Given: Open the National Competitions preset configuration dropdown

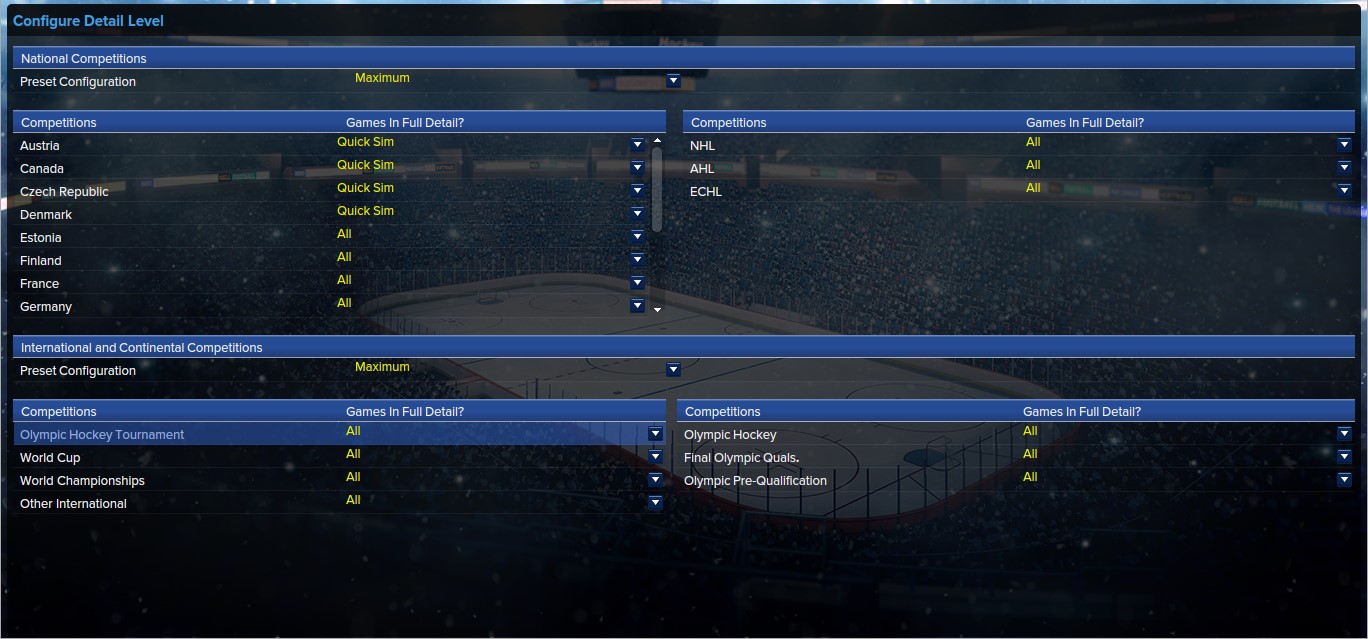Looking at the screenshot, I should coord(673,81).
